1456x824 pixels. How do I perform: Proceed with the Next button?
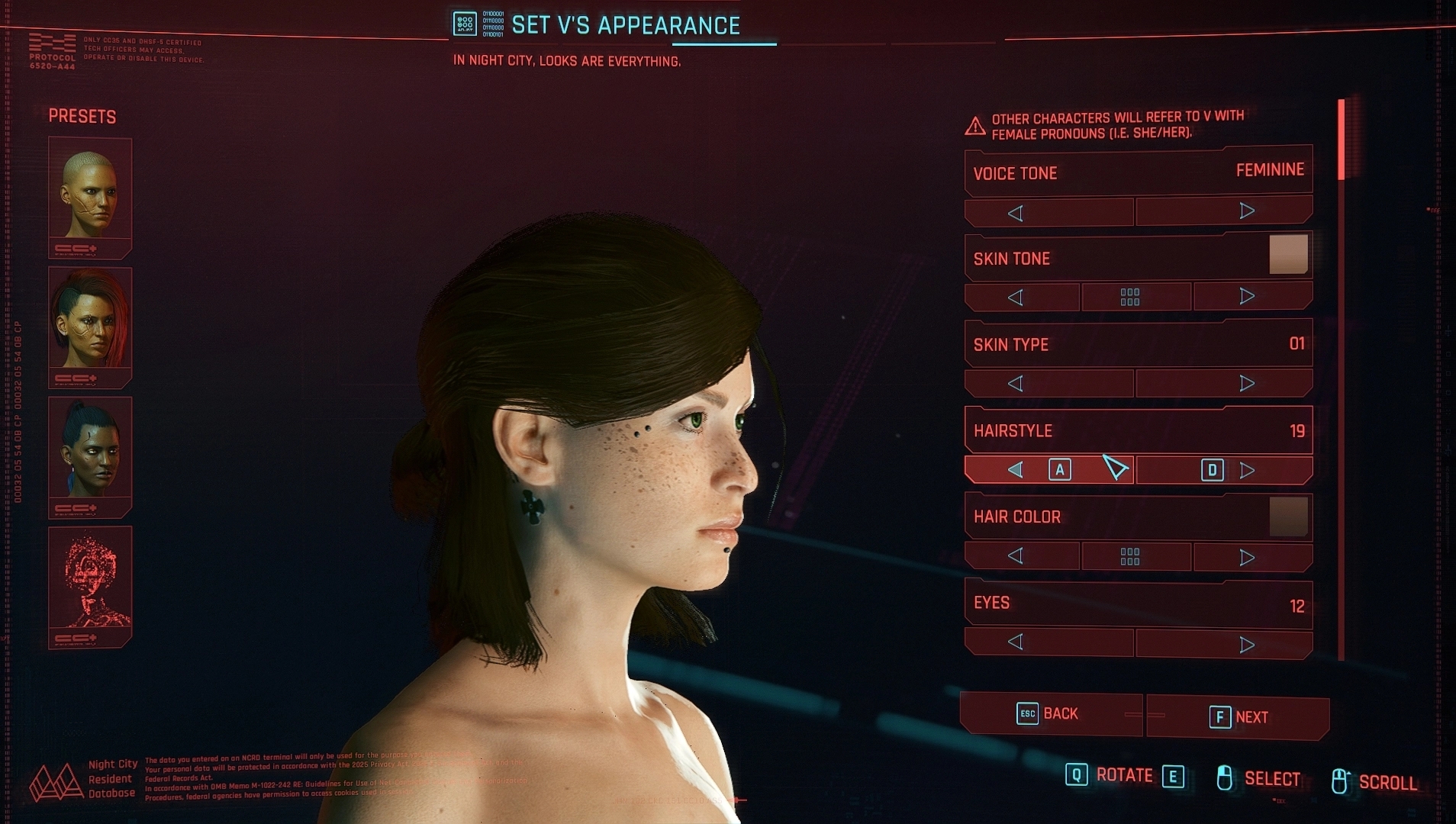(1238, 717)
